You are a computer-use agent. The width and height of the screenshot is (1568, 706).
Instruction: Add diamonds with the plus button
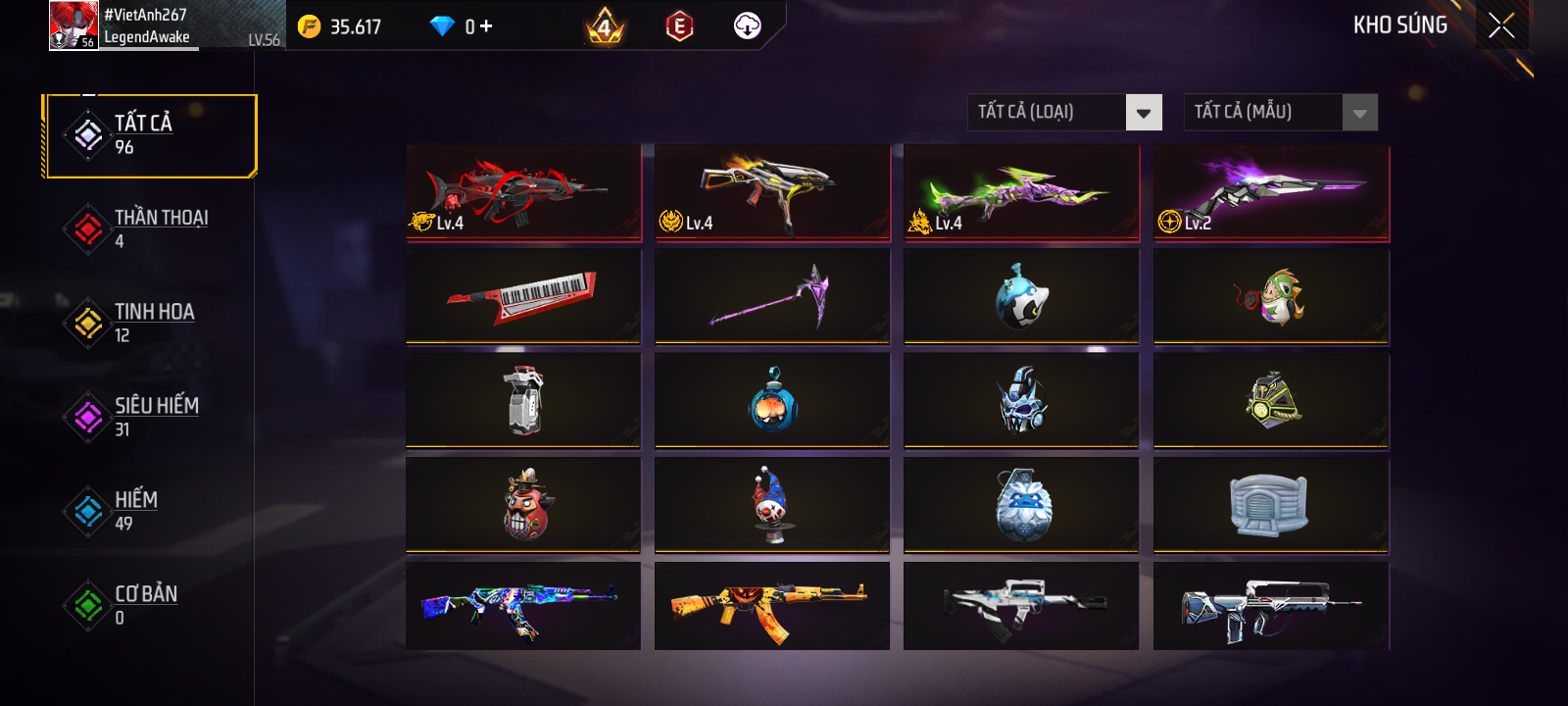click(x=486, y=26)
